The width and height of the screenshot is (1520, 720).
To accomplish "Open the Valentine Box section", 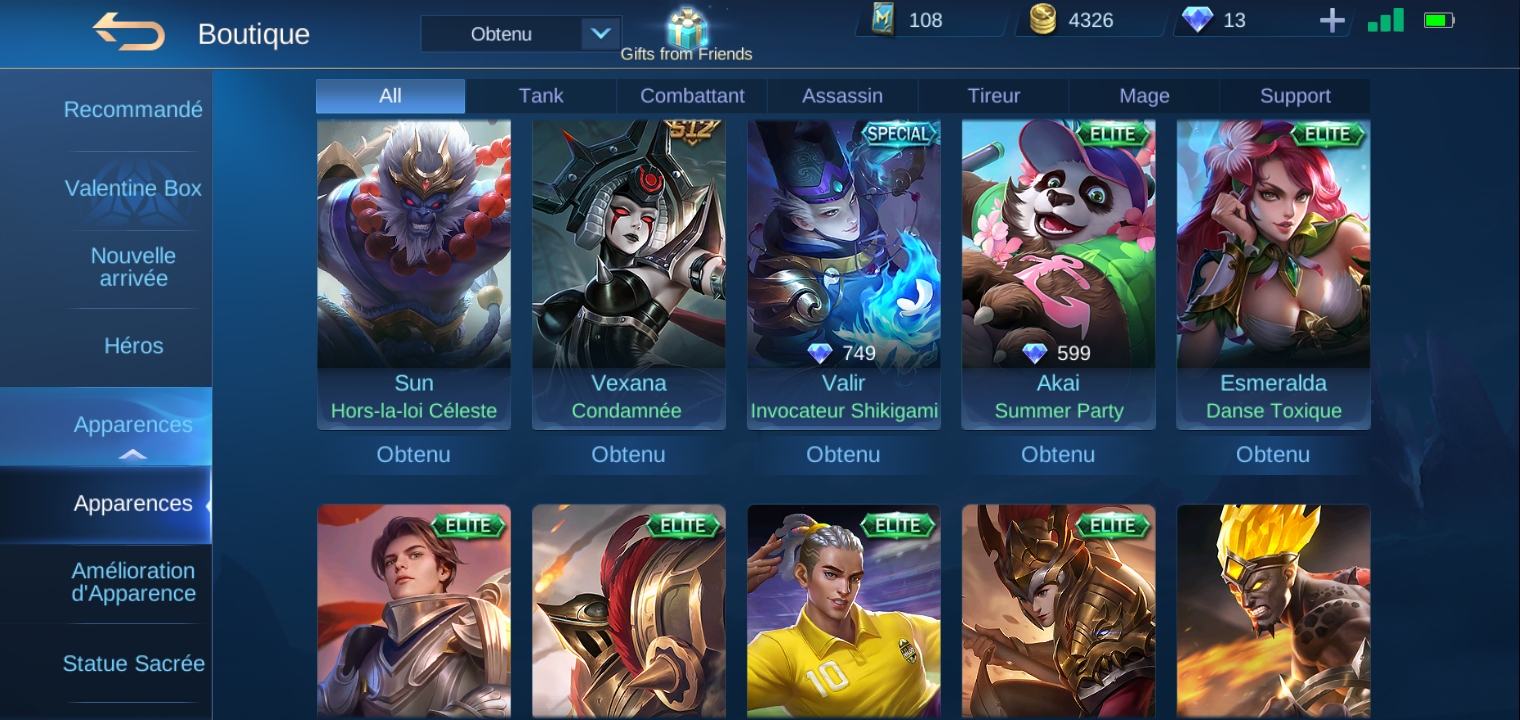I will coord(133,189).
